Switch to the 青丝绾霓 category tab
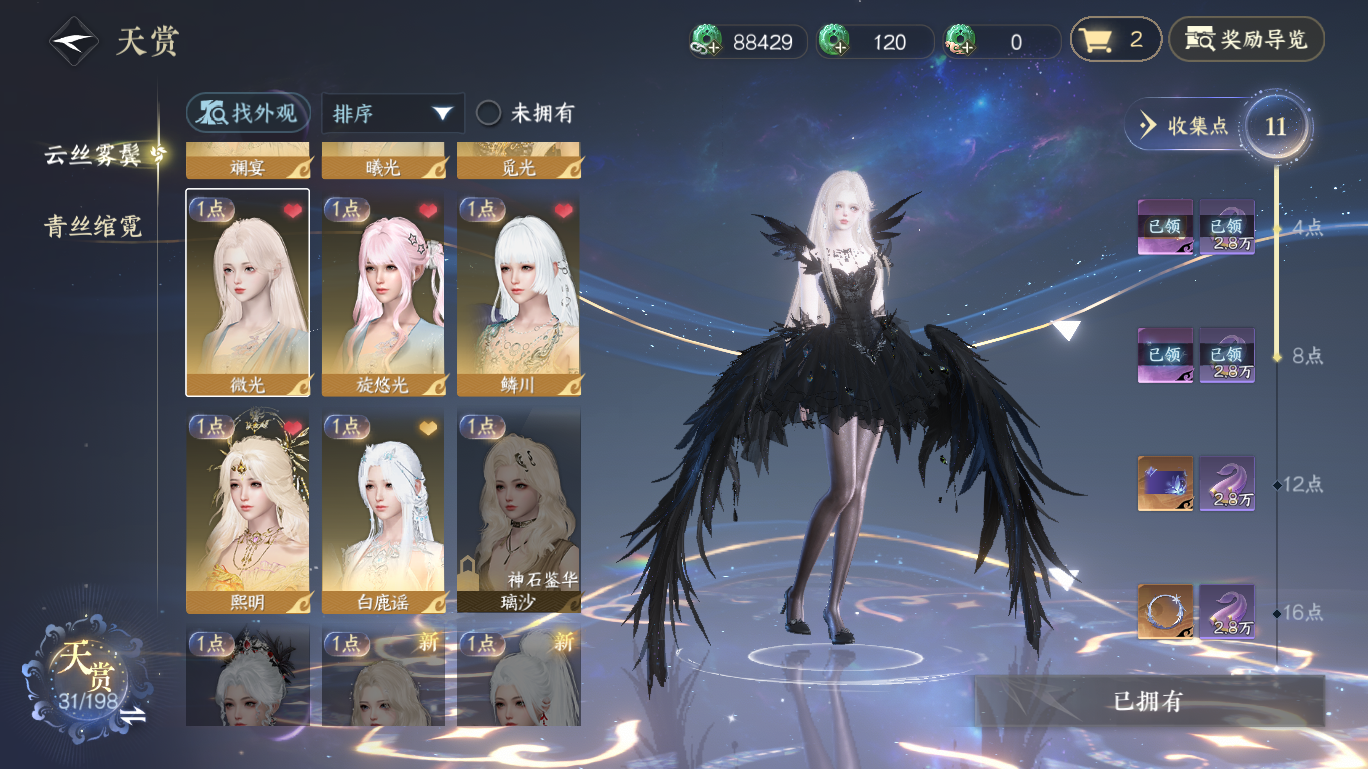This screenshot has width=1368, height=769. [x=93, y=226]
